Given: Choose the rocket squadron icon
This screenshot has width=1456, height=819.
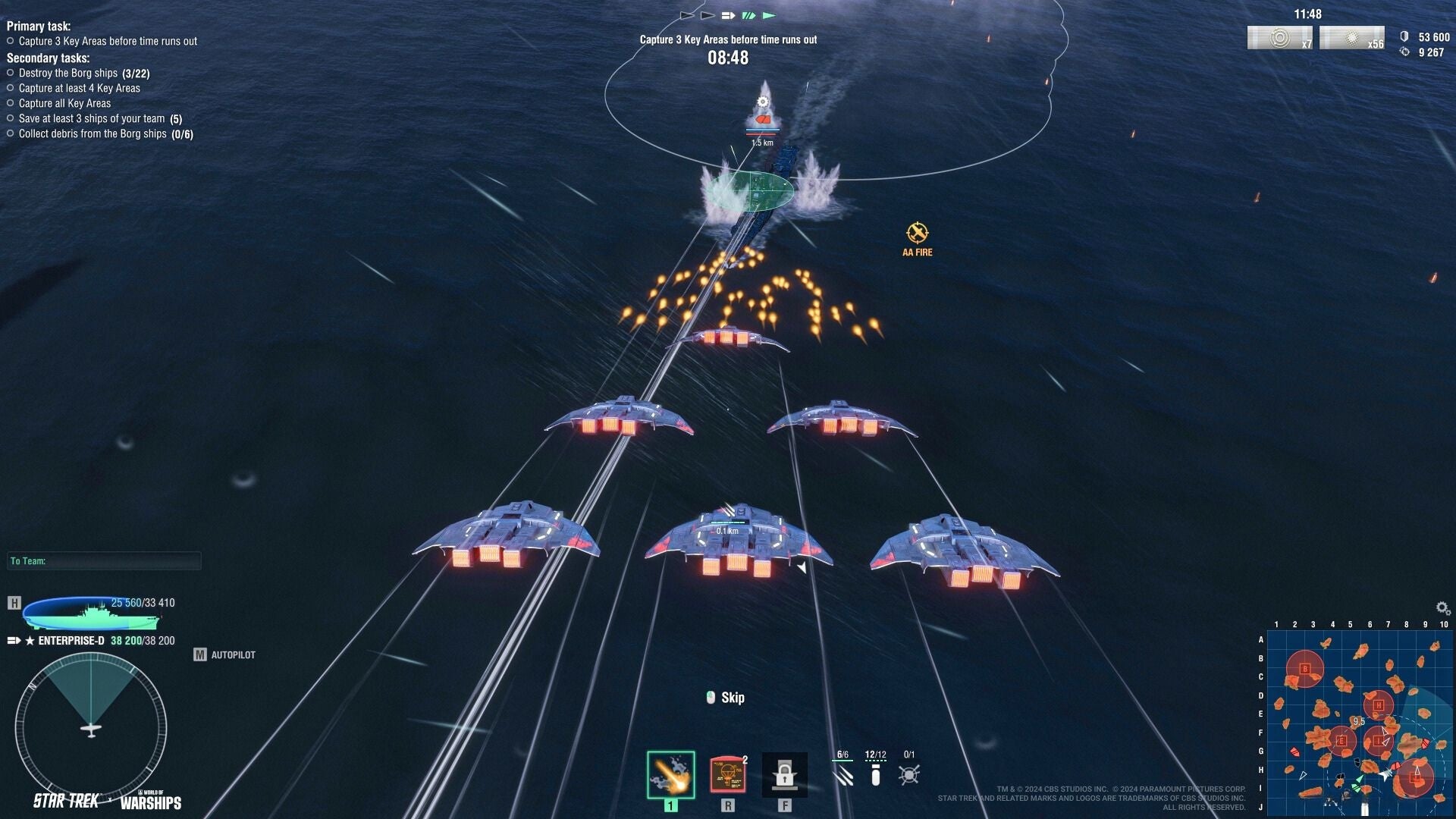Looking at the screenshot, I should pyautogui.click(x=843, y=774).
